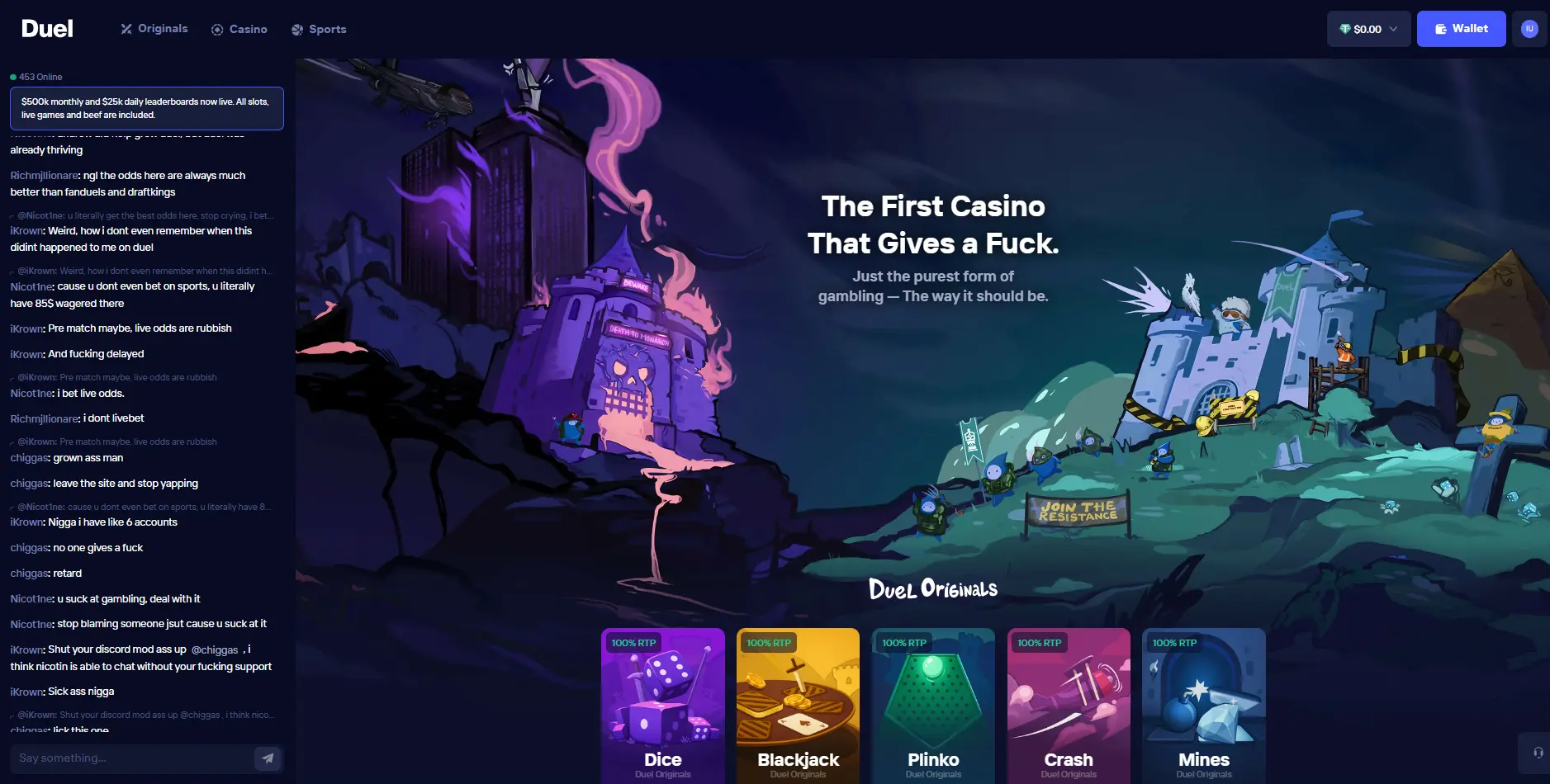Send chat message with the paper plane icon
The image size is (1550, 784).
point(268,758)
